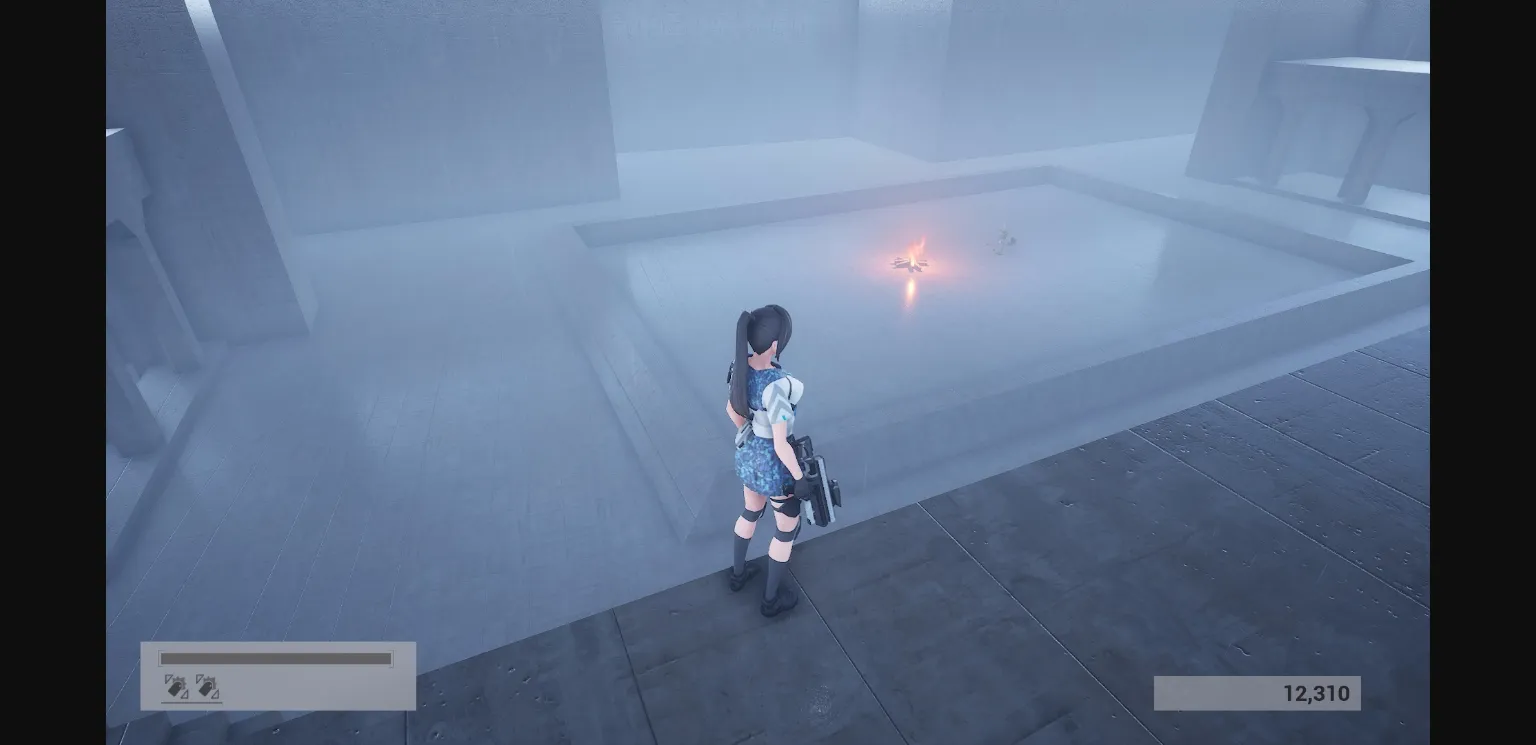Click the small triangle corner of the second grenade icon
The height and width of the screenshot is (745, 1536).
(216, 696)
